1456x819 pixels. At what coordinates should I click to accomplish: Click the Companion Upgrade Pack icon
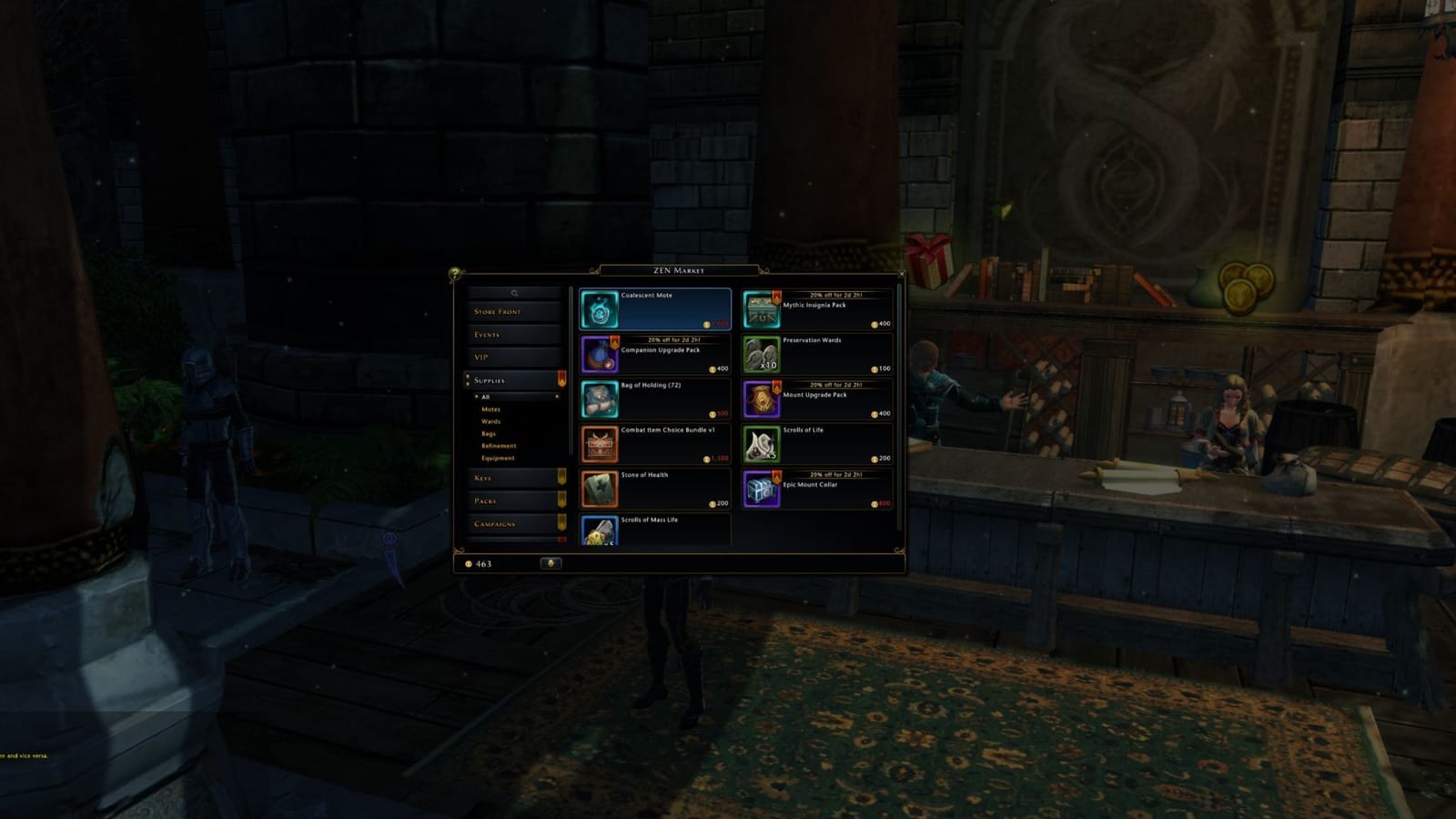pyautogui.click(x=600, y=356)
